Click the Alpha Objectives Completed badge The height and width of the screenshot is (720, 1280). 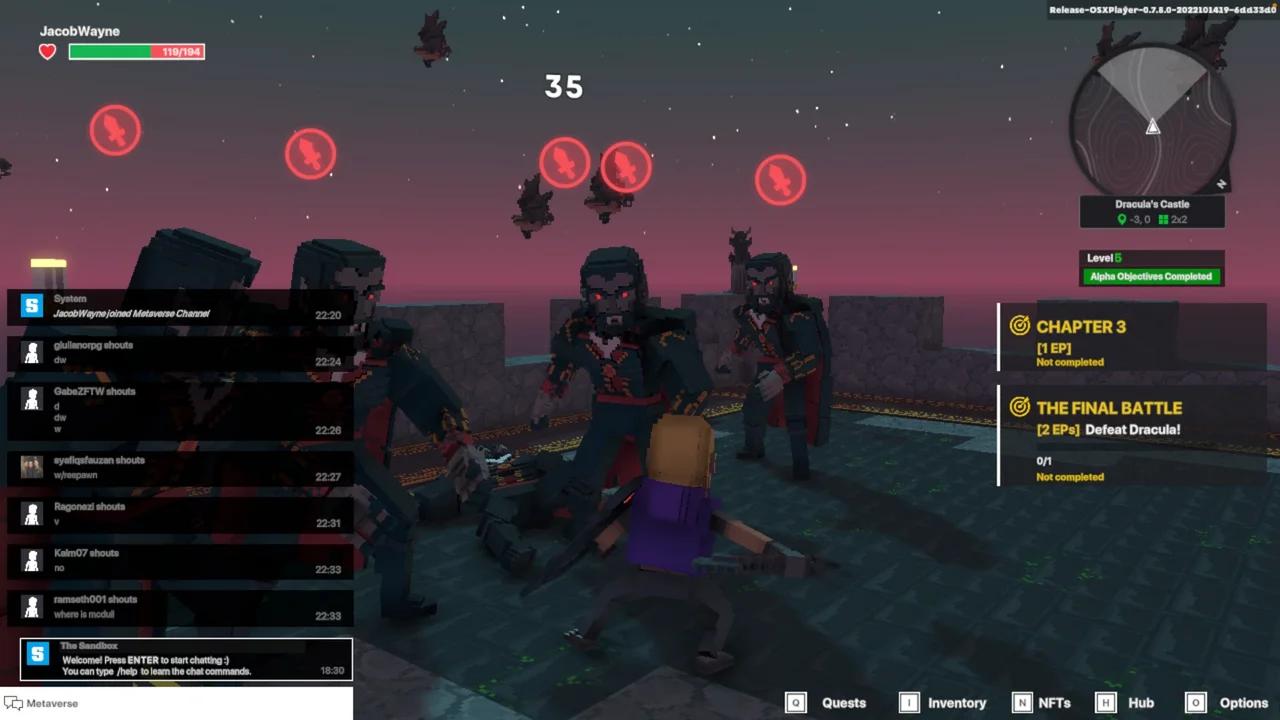tap(1151, 276)
